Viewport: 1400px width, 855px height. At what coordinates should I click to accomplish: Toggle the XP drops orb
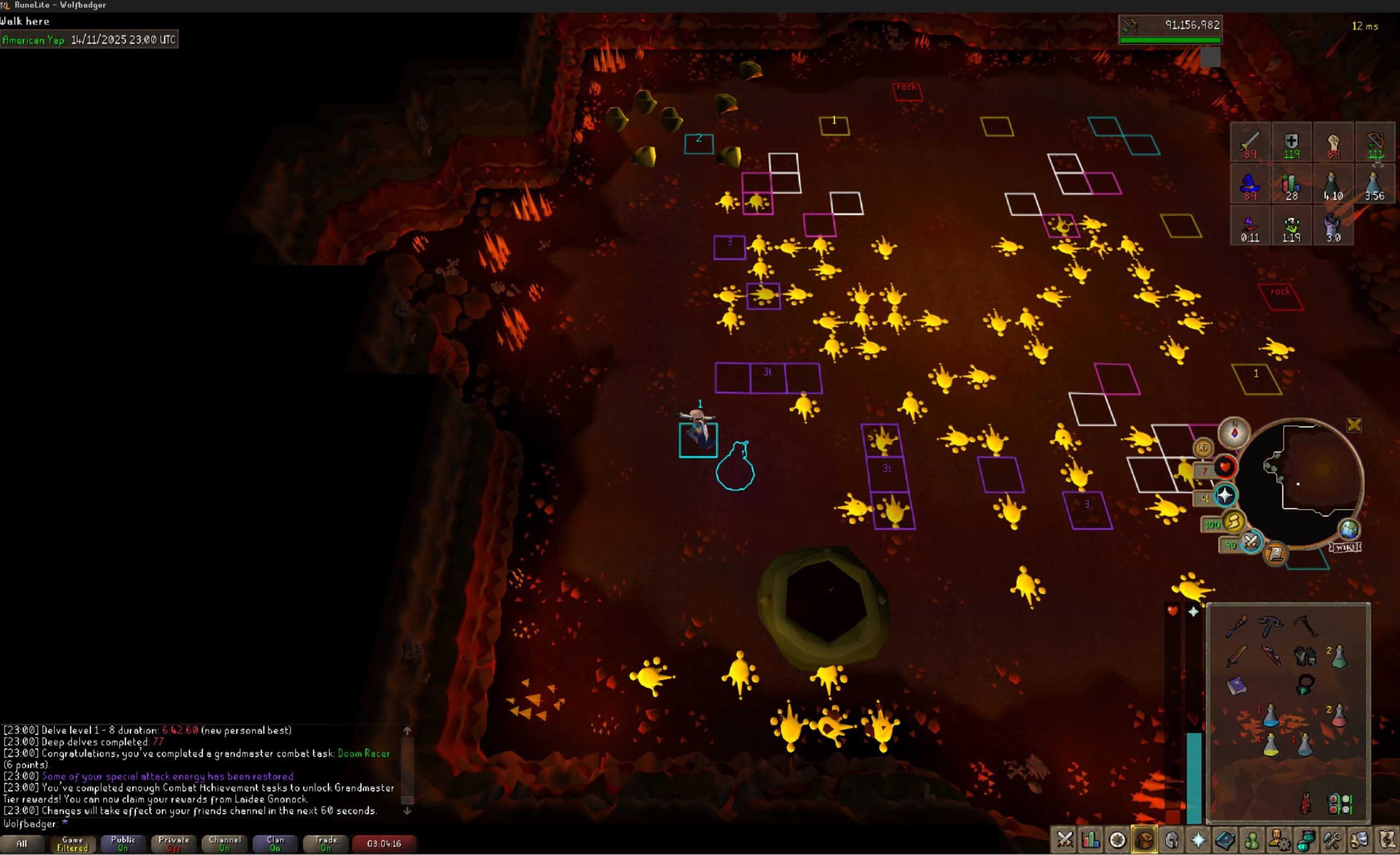pyautogui.click(x=1203, y=448)
